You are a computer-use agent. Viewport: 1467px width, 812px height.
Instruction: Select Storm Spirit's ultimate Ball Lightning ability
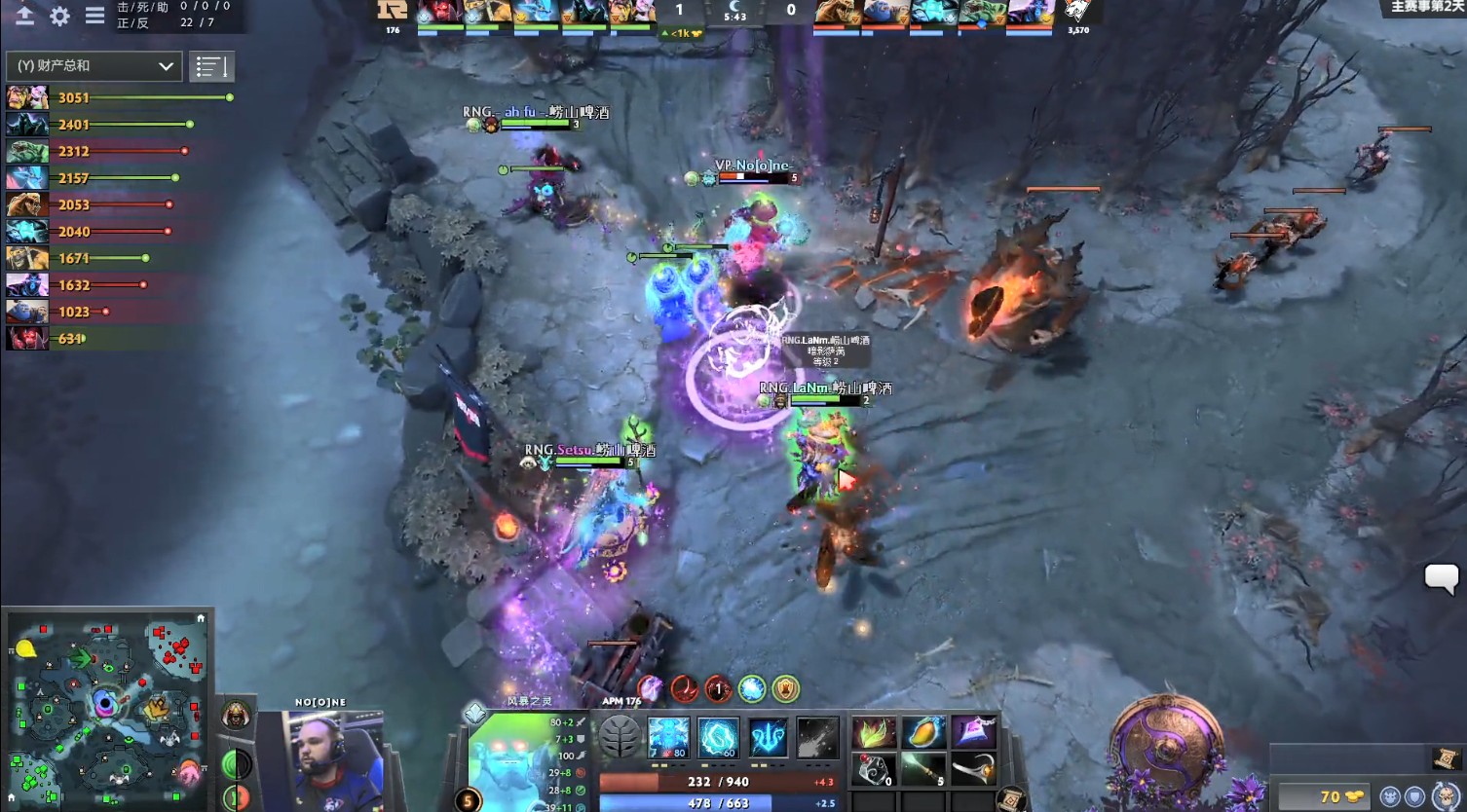(x=819, y=737)
